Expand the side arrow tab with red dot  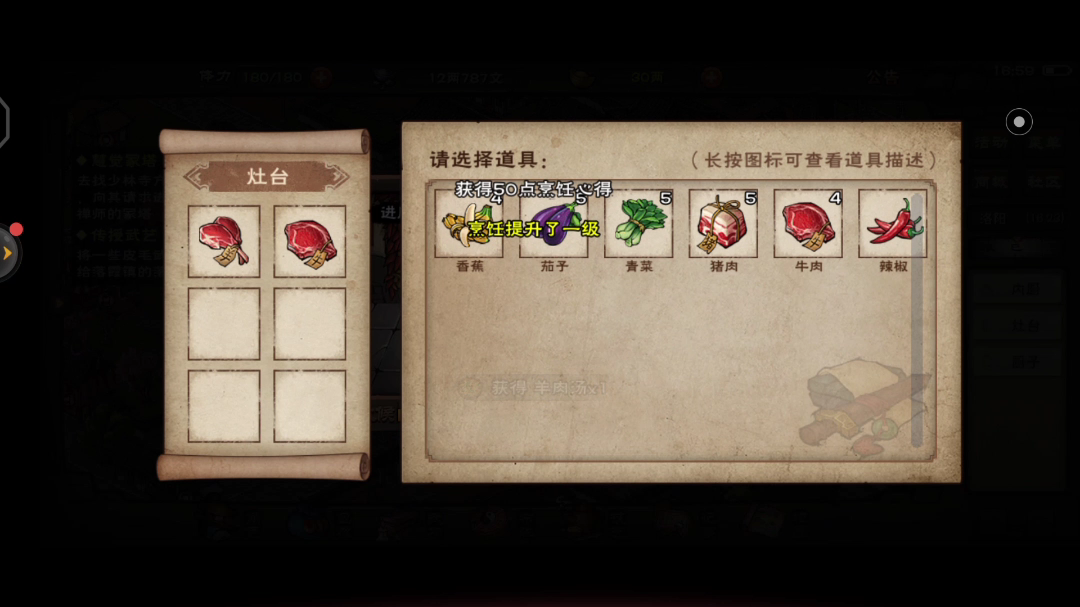click(8, 253)
